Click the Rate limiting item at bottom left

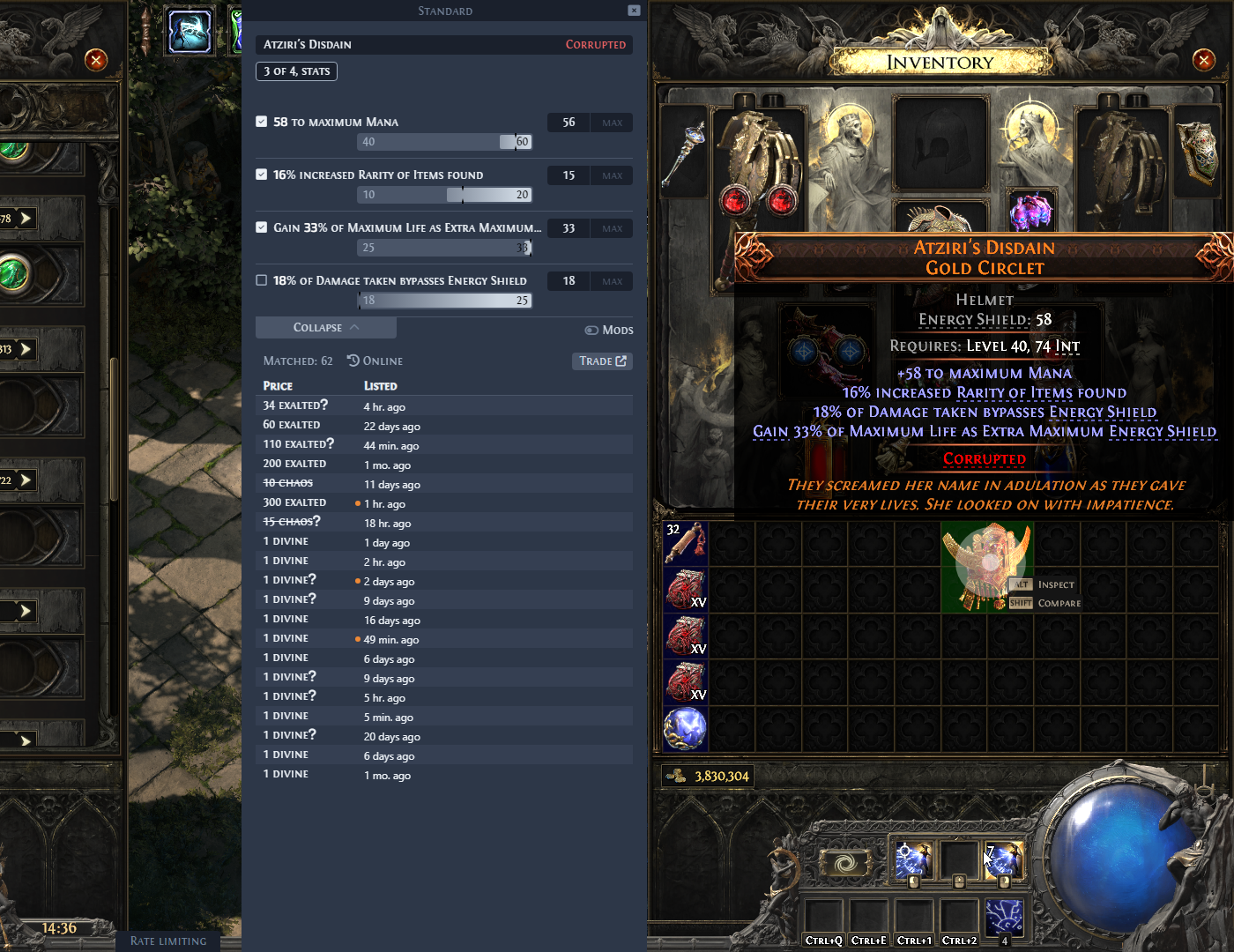(x=167, y=941)
